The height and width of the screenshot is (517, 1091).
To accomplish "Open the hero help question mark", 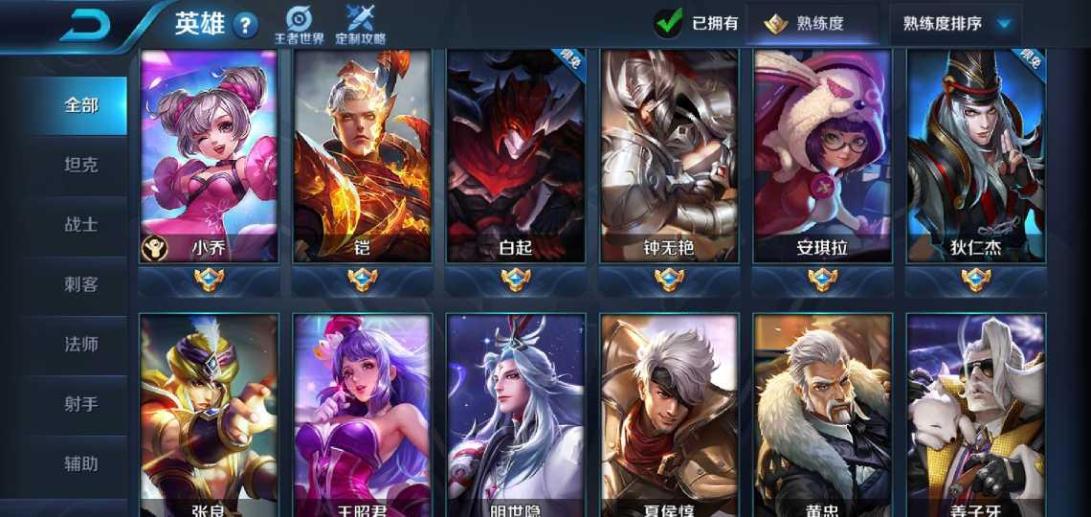I will [245, 25].
